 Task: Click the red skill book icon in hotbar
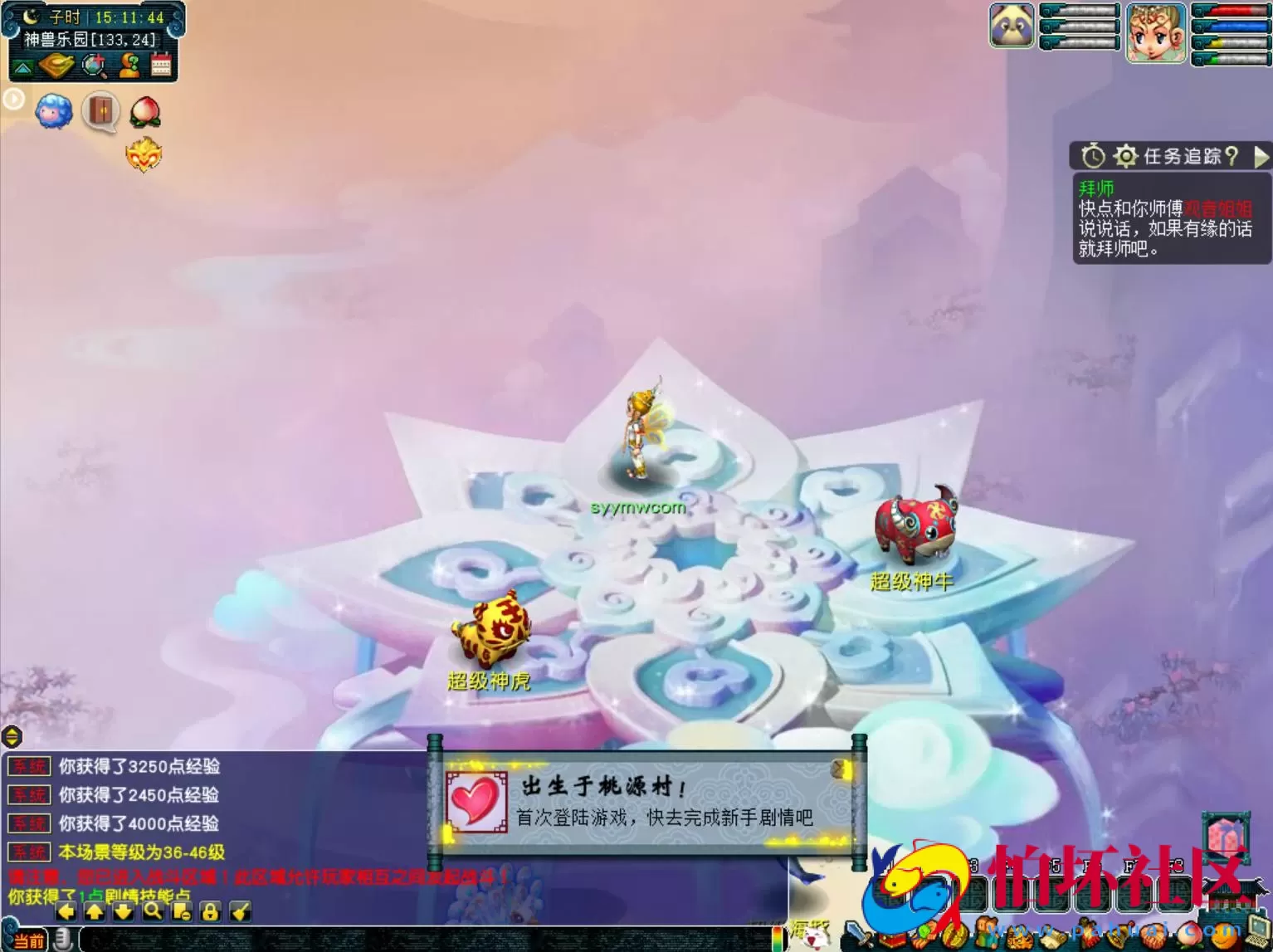[x=890, y=937]
